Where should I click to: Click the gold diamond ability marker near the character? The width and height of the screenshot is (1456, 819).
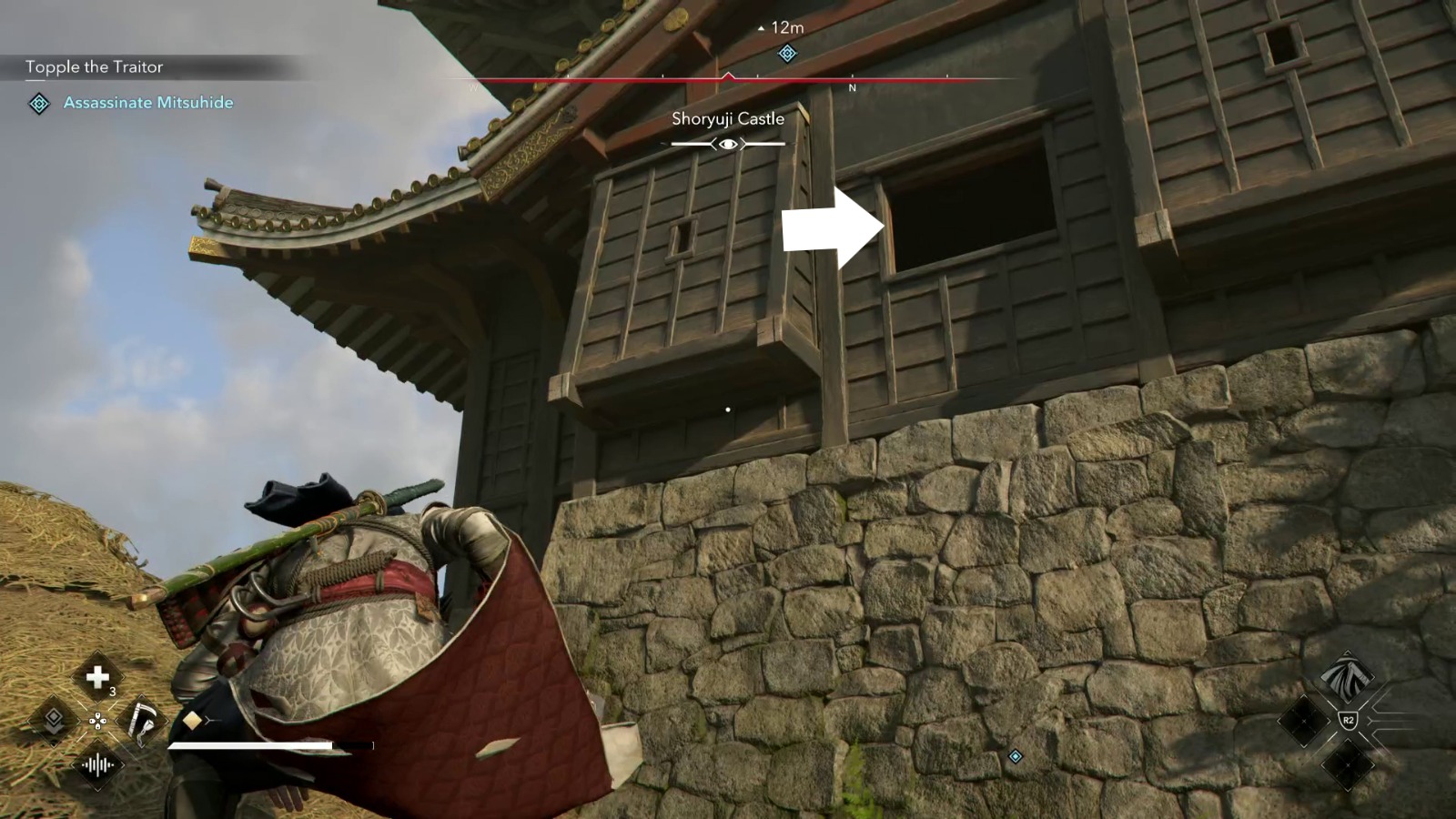point(192,720)
